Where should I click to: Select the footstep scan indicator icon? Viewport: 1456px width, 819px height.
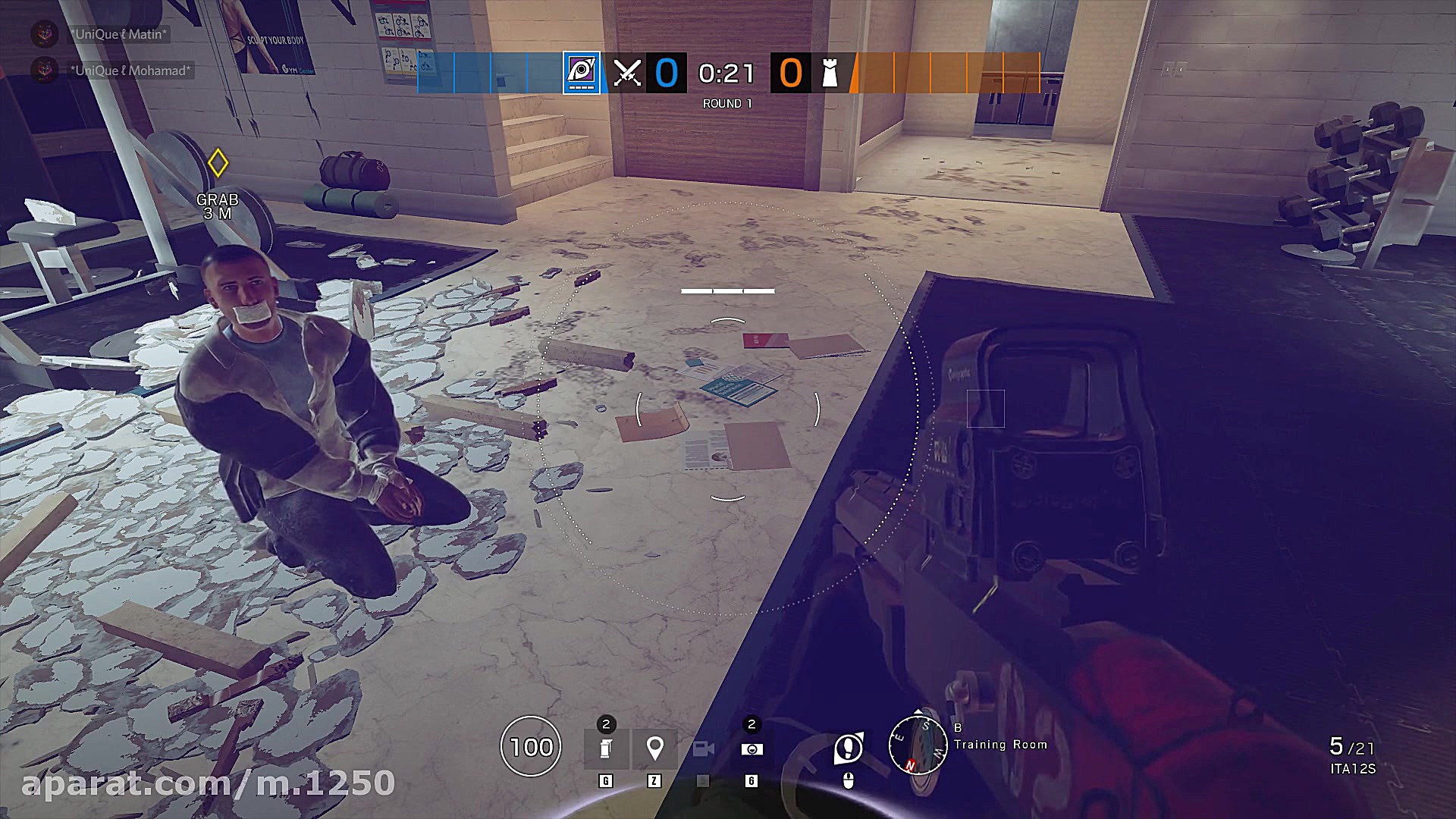point(849,747)
